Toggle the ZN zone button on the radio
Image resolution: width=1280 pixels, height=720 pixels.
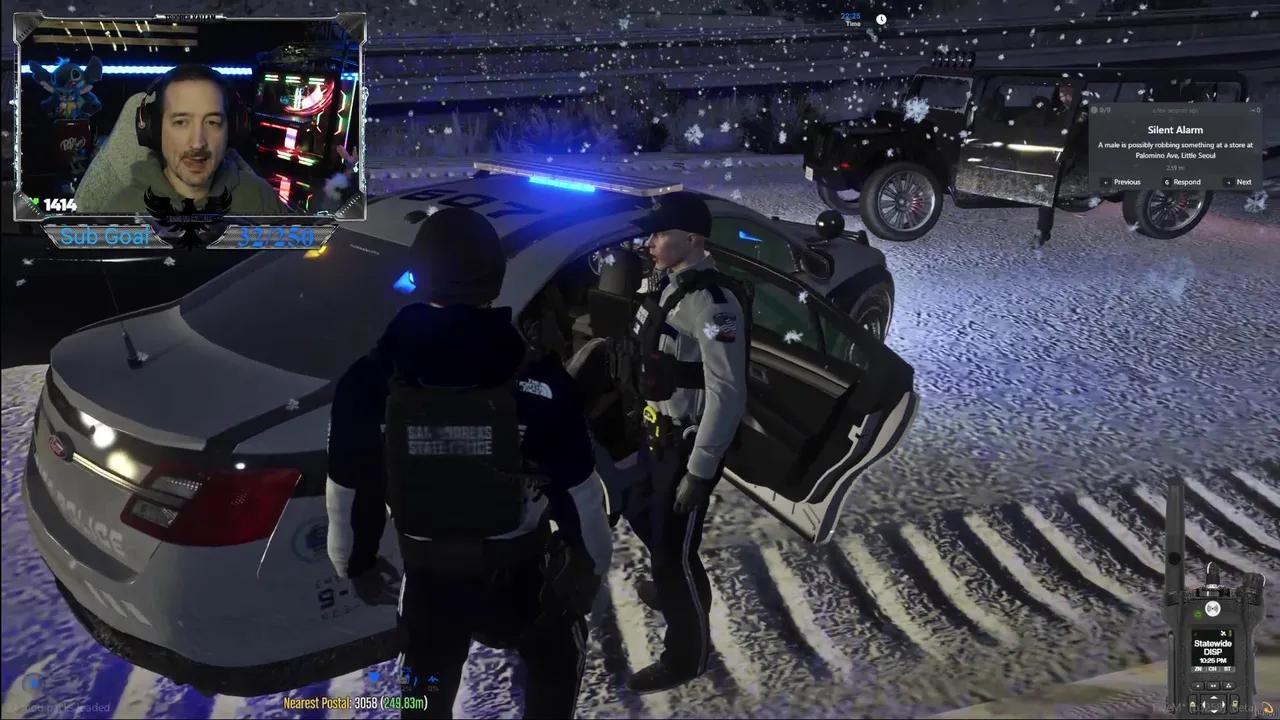point(1198,669)
